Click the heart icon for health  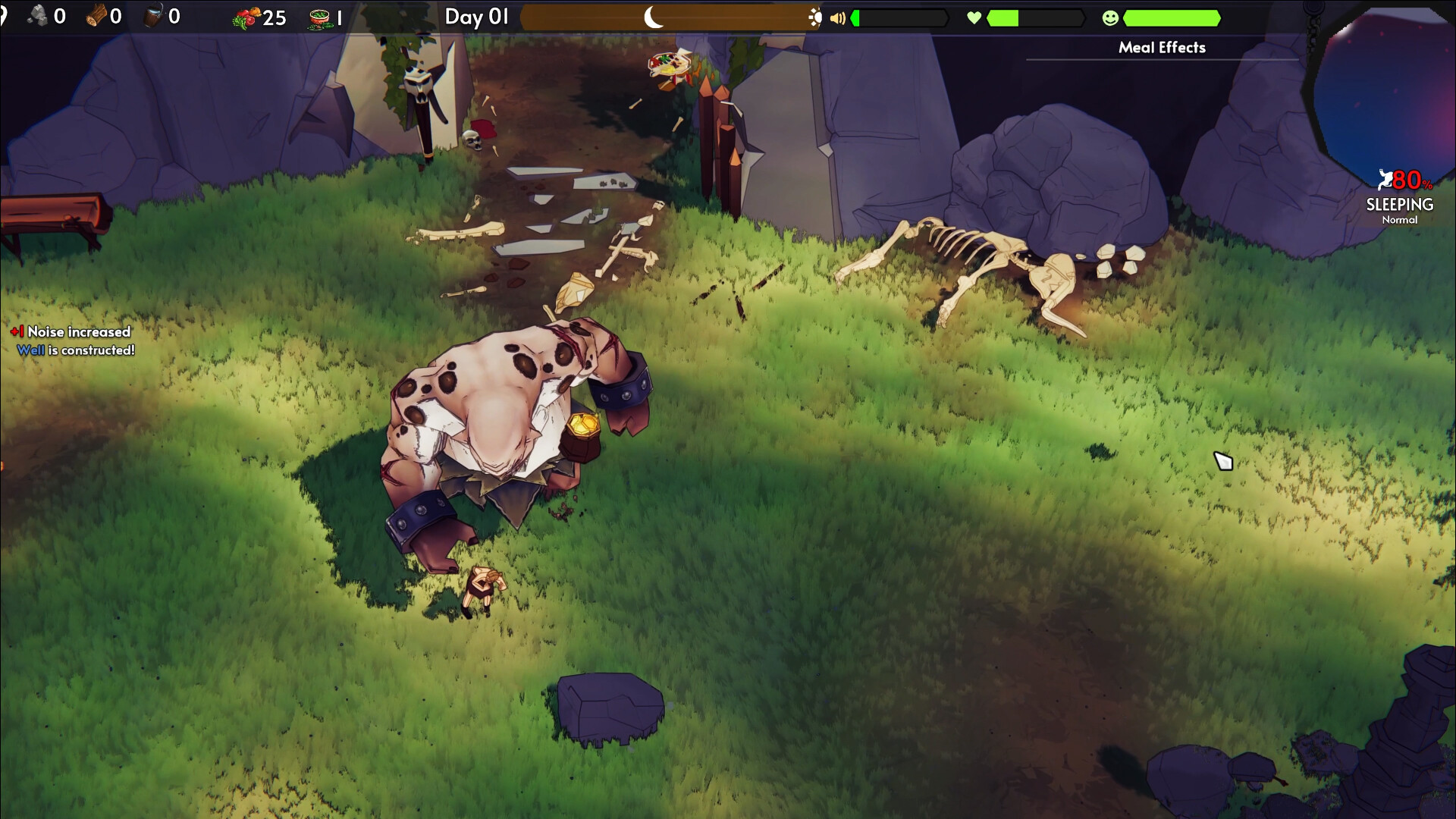(x=973, y=17)
